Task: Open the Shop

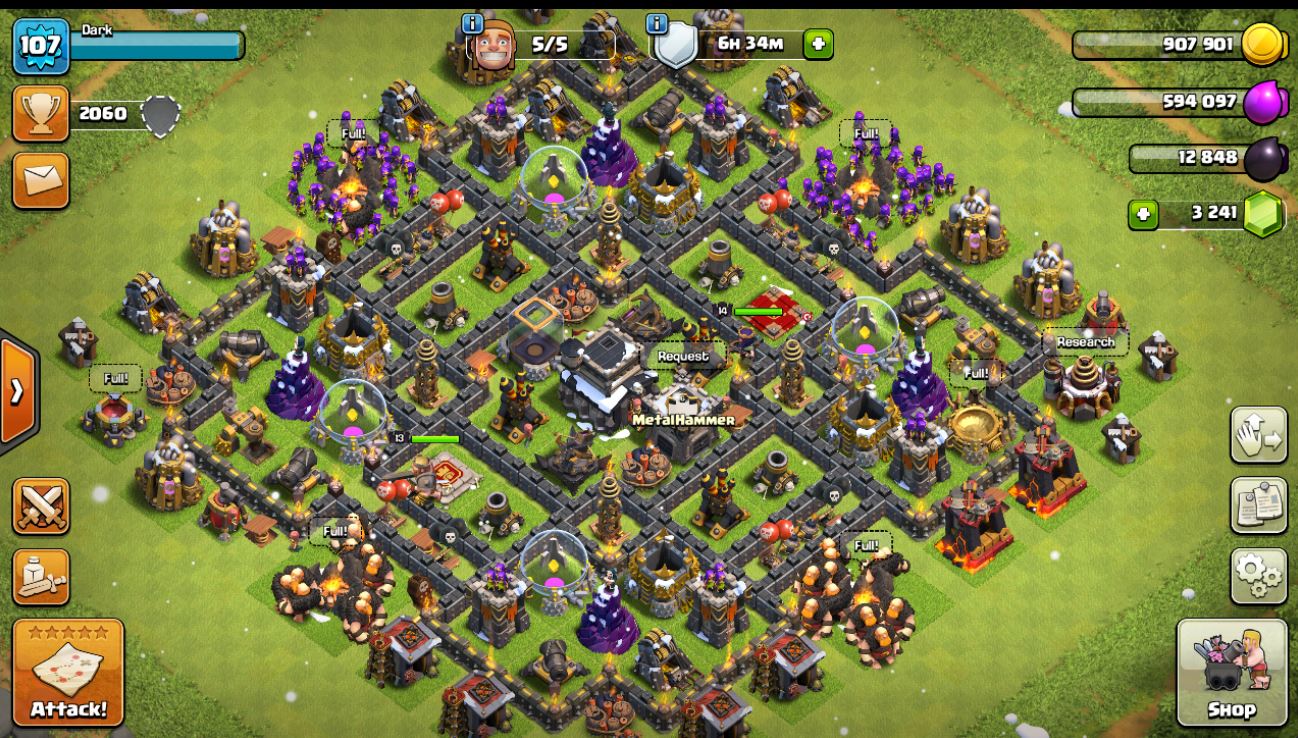Action: 1231,671
